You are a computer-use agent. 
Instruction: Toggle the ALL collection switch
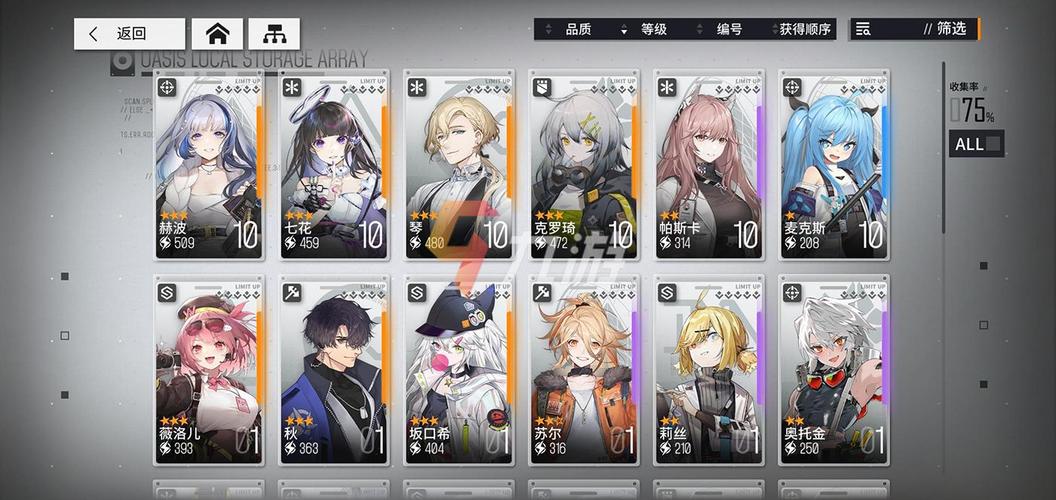[x=977, y=144]
